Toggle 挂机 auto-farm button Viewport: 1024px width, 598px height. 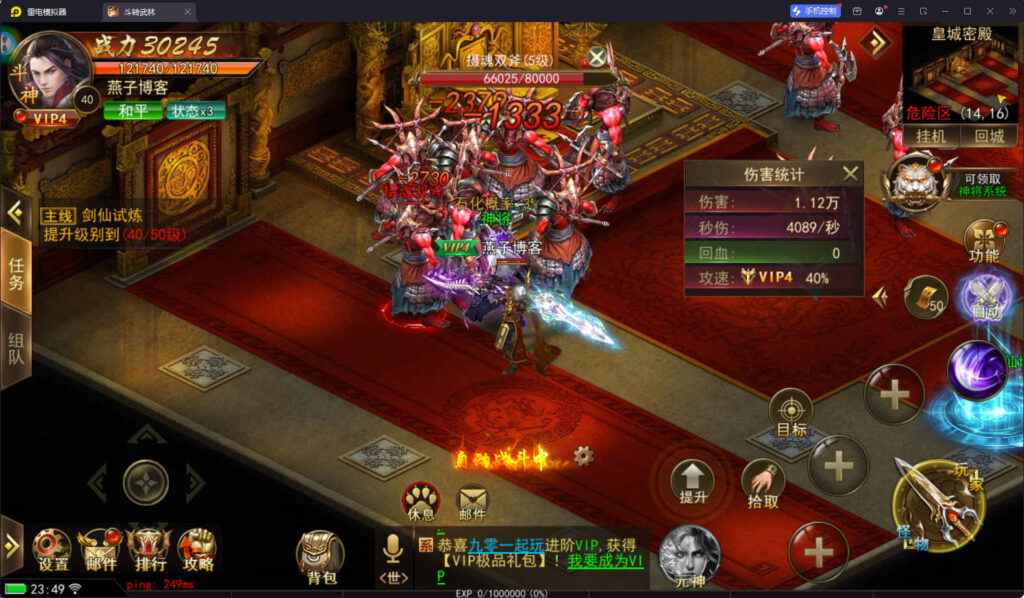click(931, 135)
